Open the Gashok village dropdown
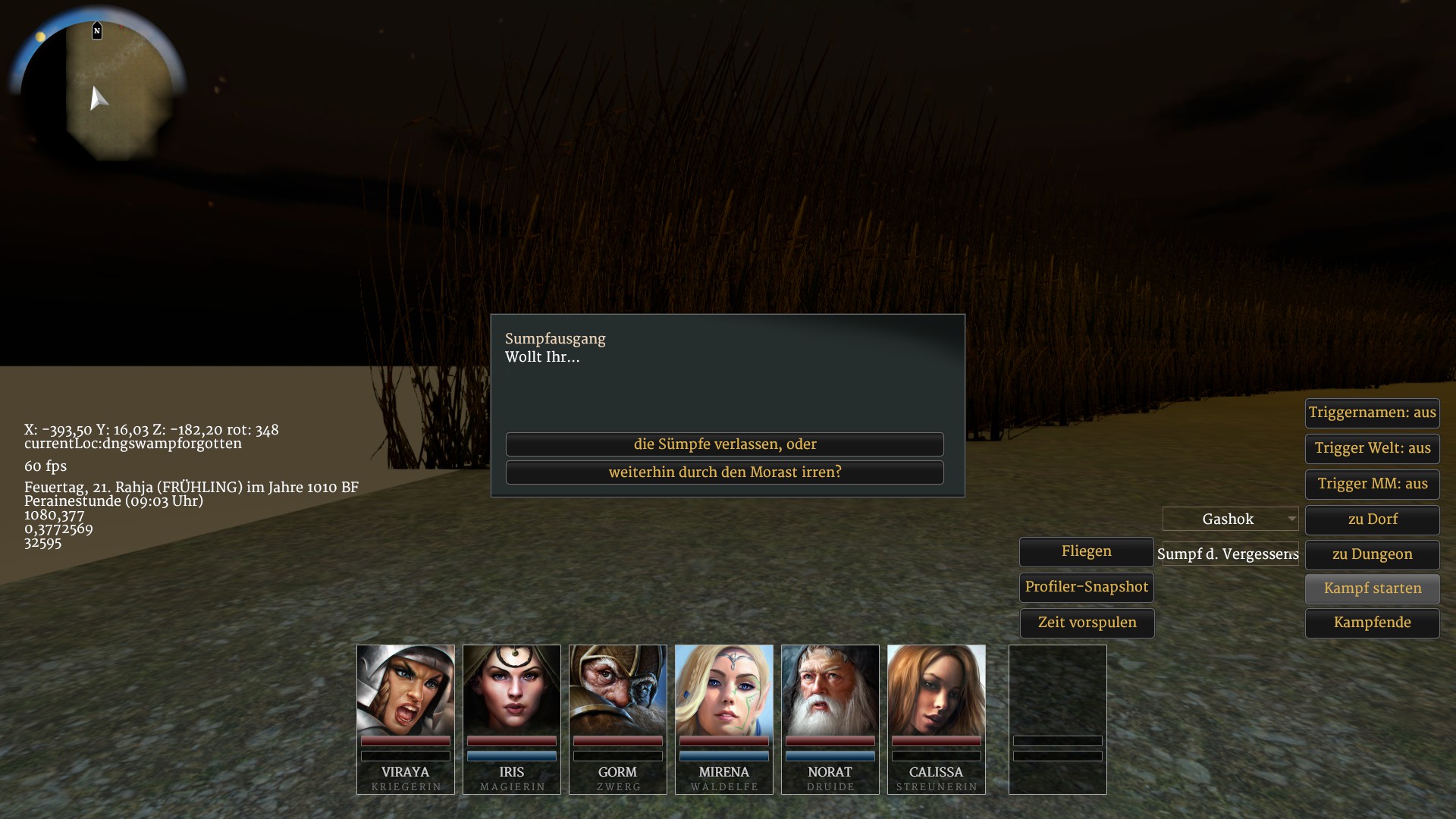 pyautogui.click(x=1230, y=519)
